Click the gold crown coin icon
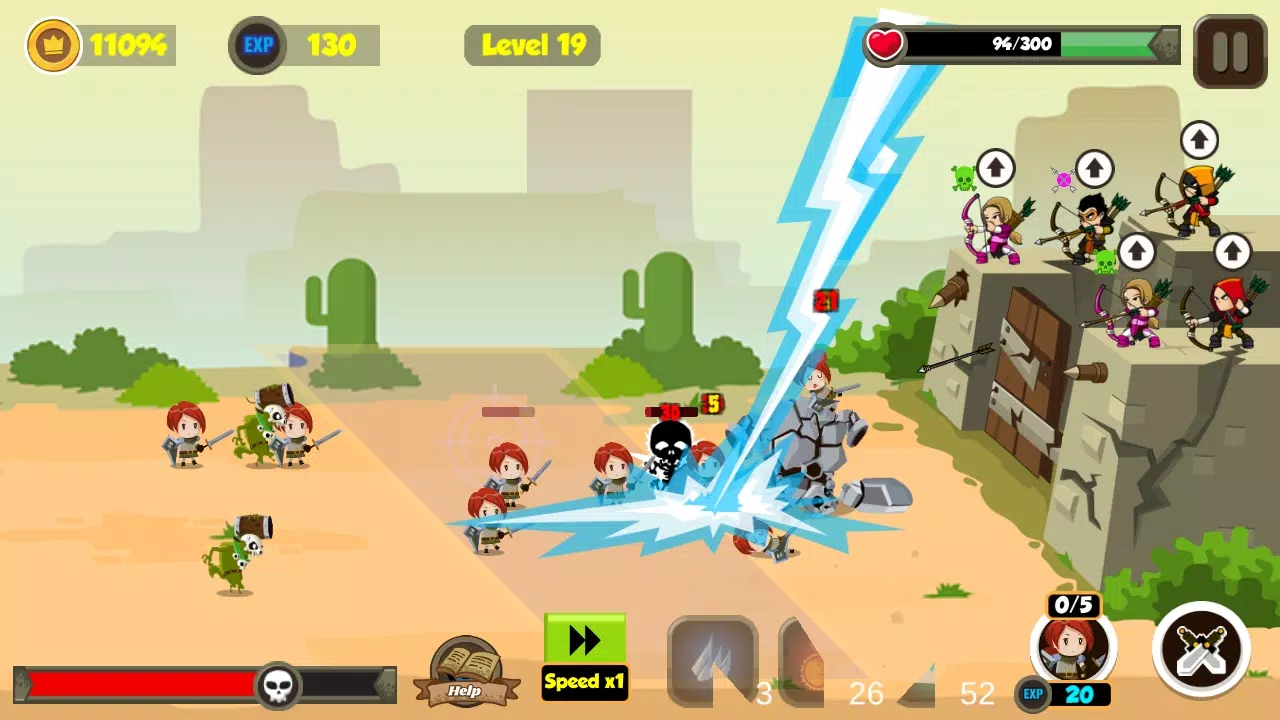 click(x=53, y=45)
